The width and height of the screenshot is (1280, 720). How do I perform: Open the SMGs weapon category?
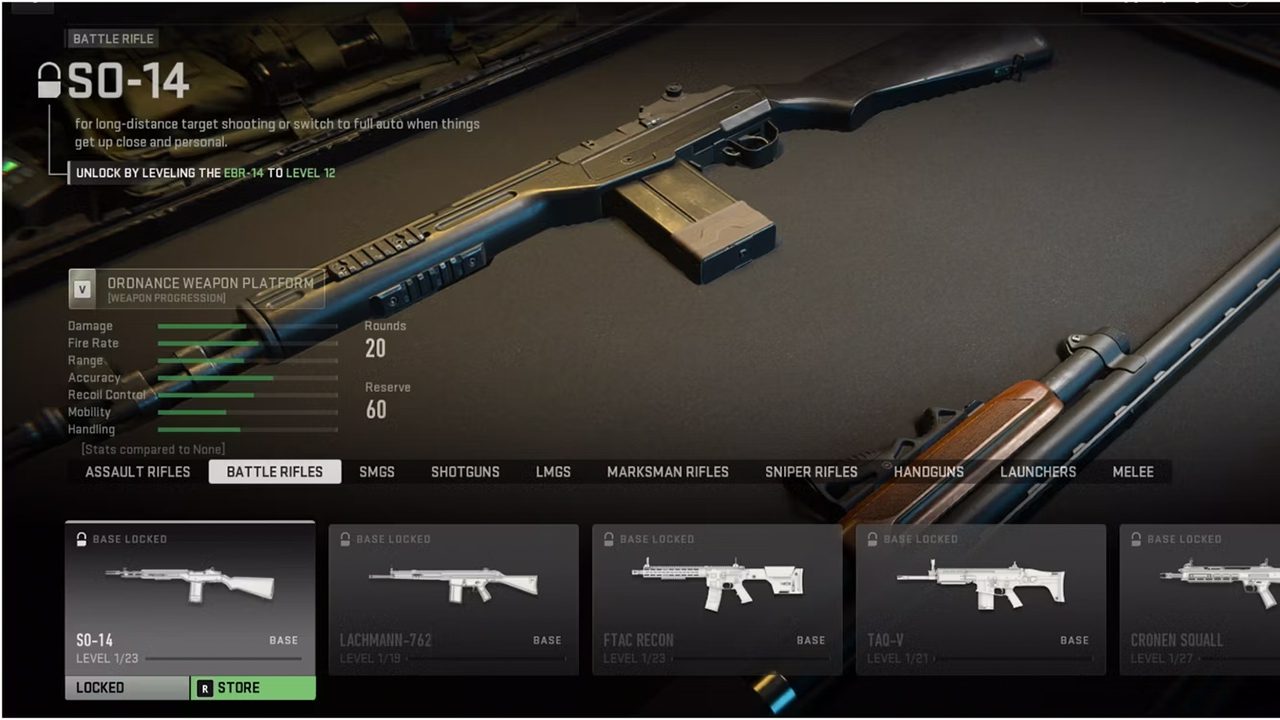point(377,472)
